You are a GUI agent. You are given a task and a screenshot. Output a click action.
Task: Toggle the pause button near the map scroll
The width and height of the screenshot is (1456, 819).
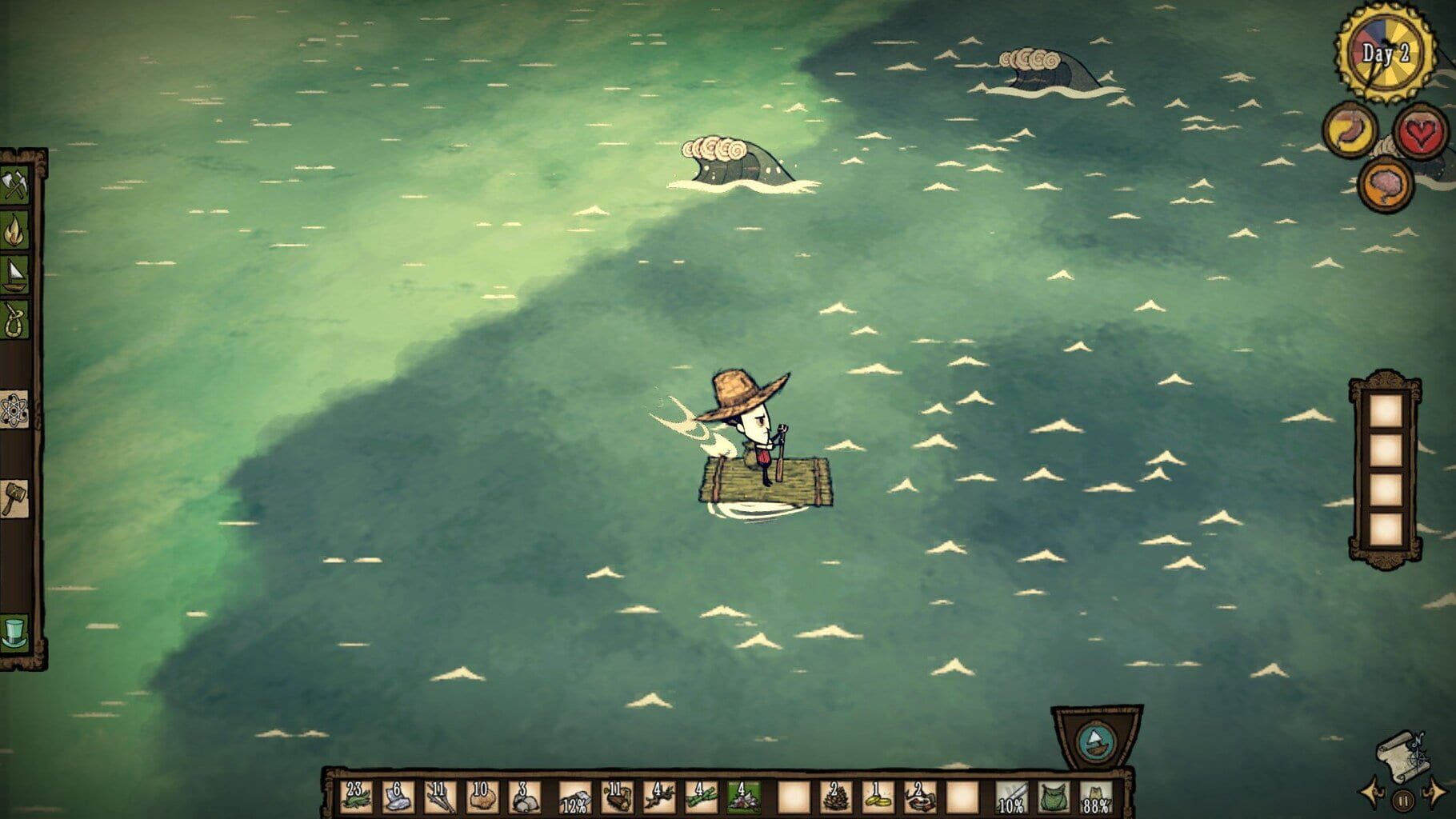pyautogui.click(x=1403, y=800)
